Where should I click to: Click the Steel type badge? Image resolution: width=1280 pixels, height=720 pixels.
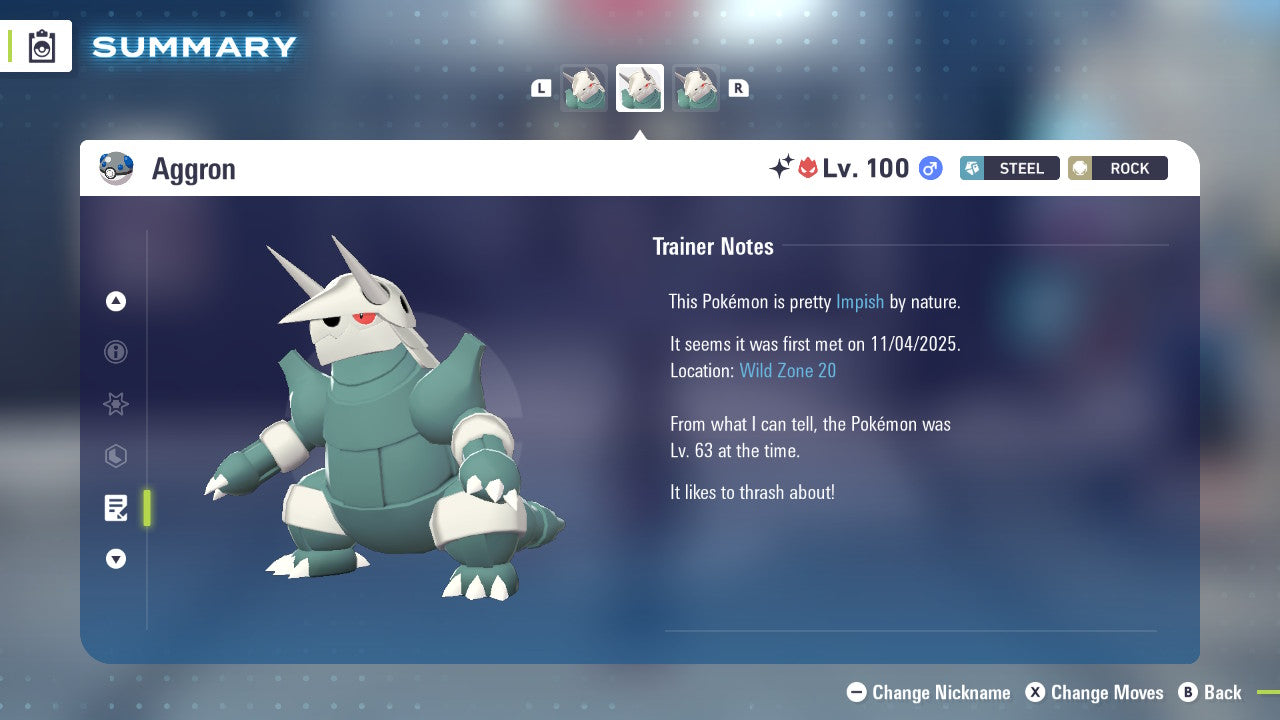[1009, 168]
